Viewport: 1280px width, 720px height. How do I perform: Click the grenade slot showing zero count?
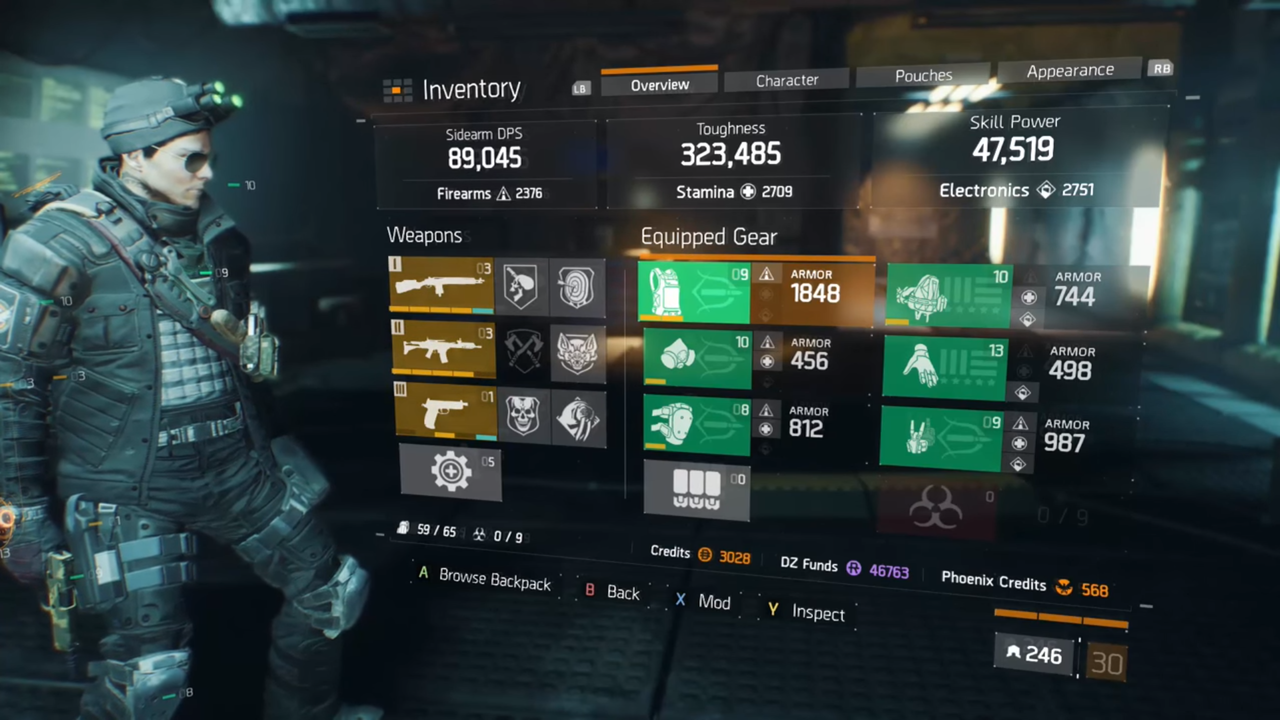click(x=697, y=489)
